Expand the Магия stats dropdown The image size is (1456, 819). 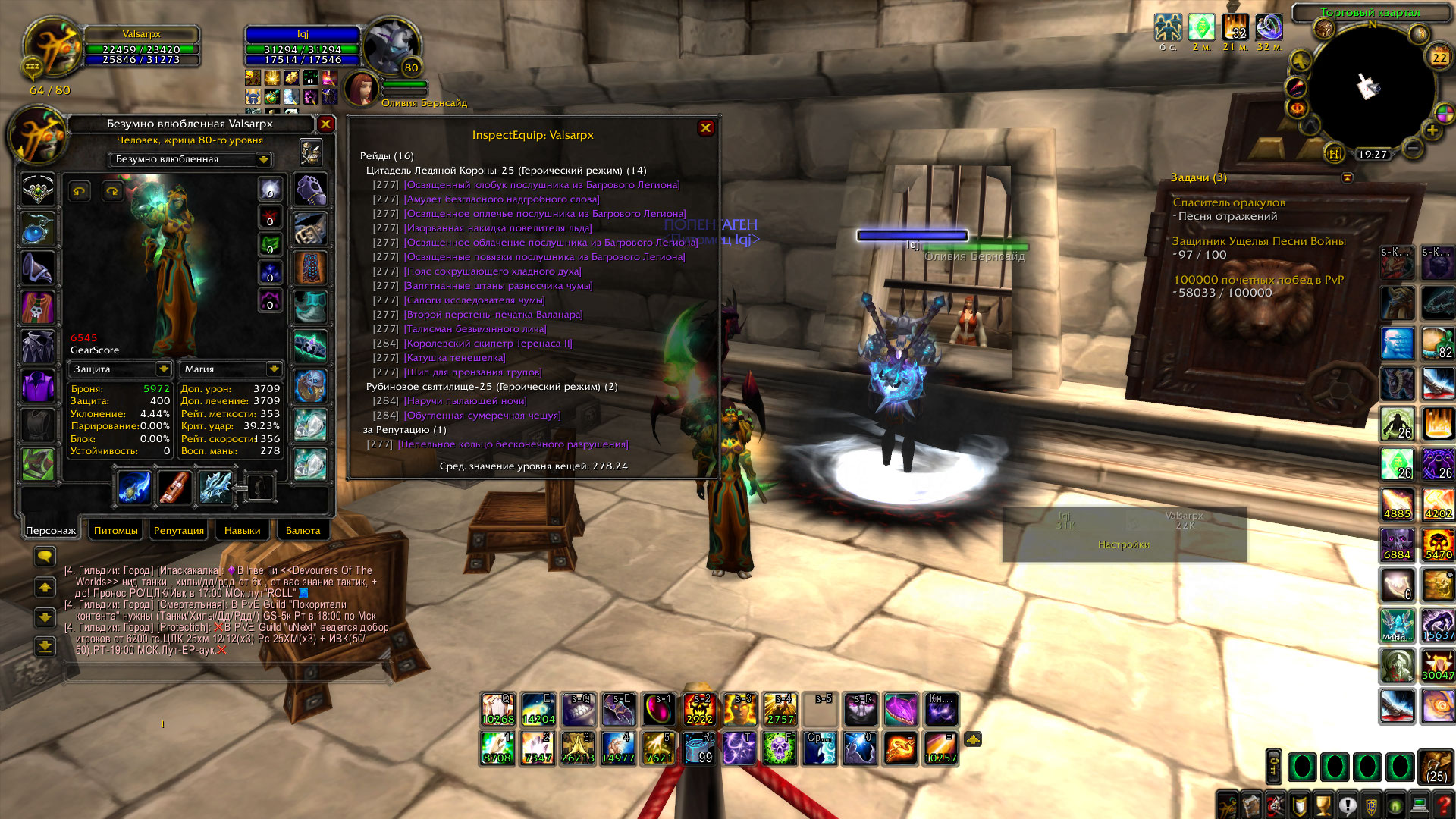pos(274,369)
